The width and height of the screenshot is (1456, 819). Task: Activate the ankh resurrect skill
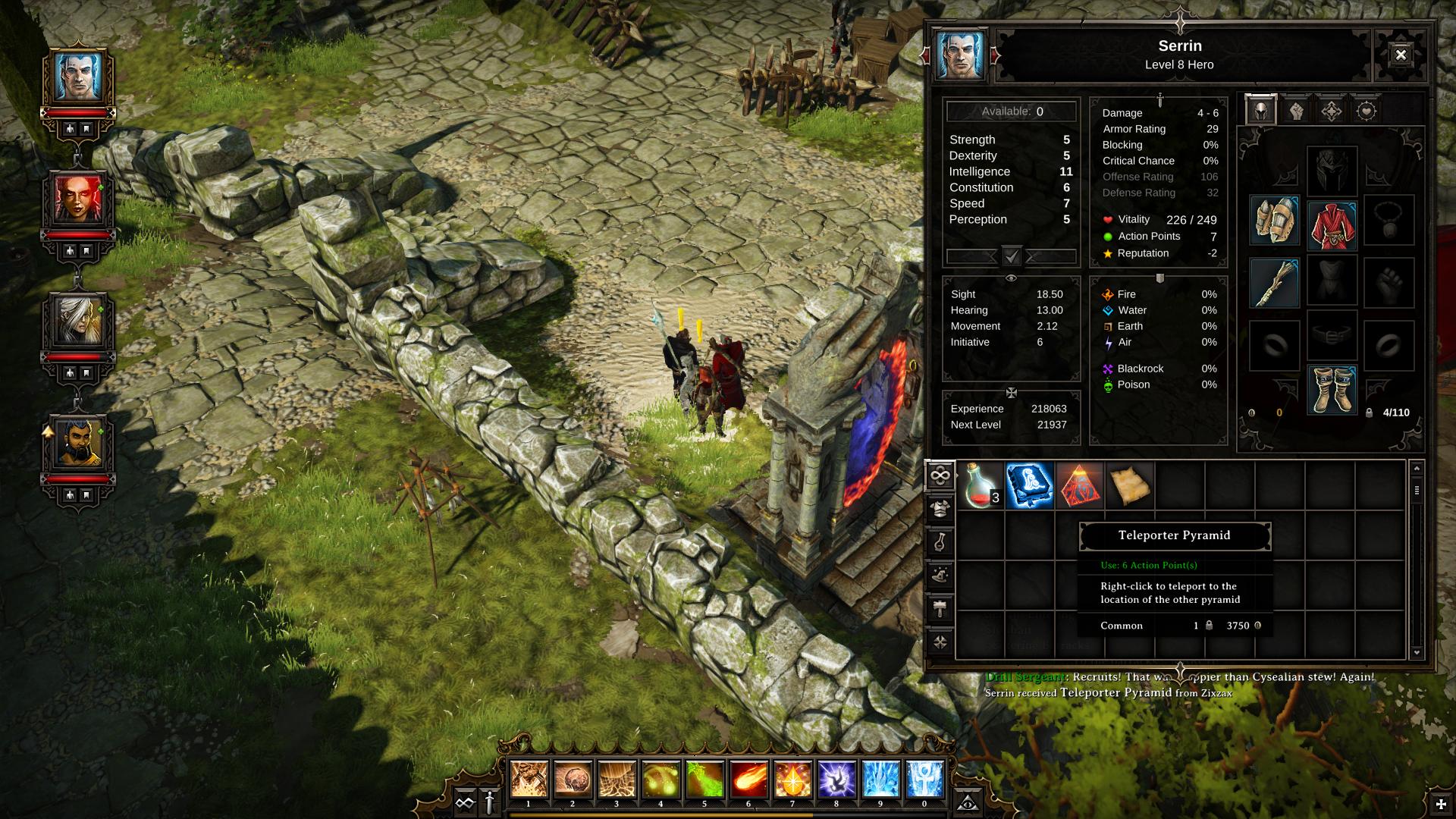[x=924, y=779]
